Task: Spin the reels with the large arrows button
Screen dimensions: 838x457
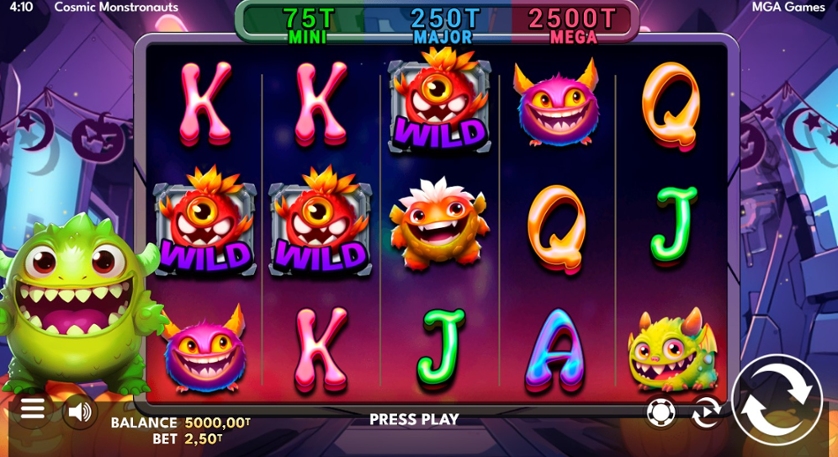Action: tap(777, 400)
